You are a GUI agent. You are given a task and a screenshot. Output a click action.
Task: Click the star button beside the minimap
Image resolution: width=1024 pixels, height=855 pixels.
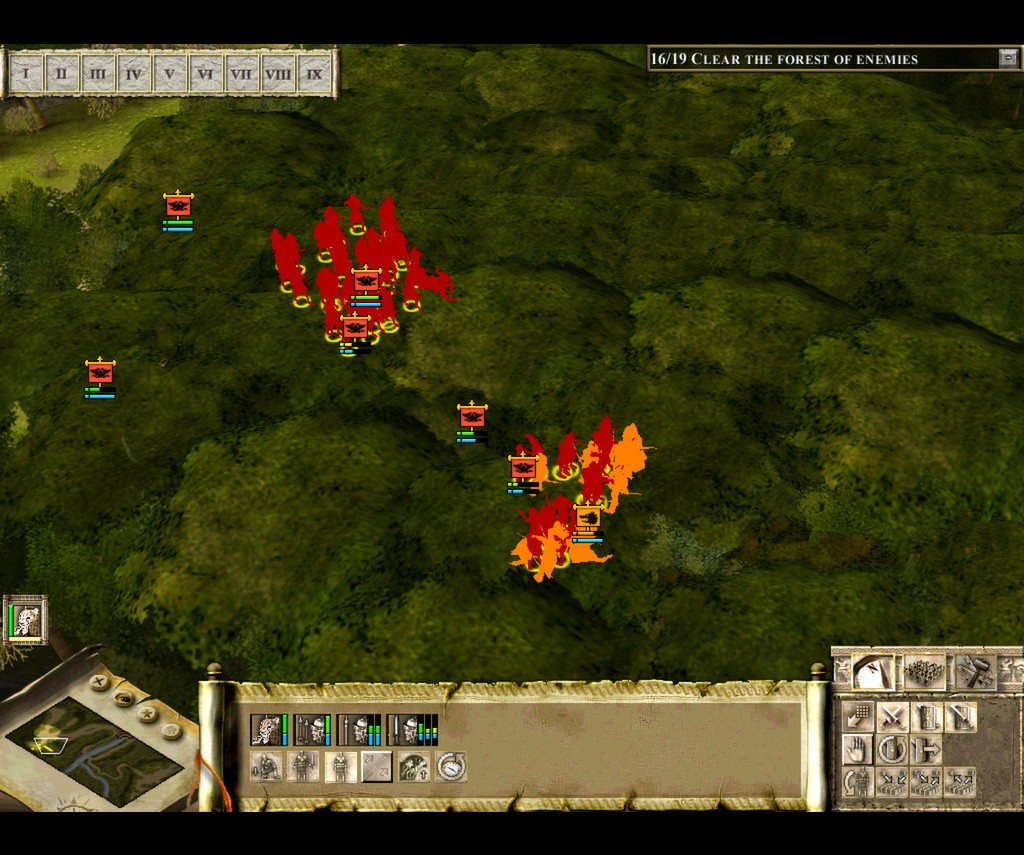[148, 715]
